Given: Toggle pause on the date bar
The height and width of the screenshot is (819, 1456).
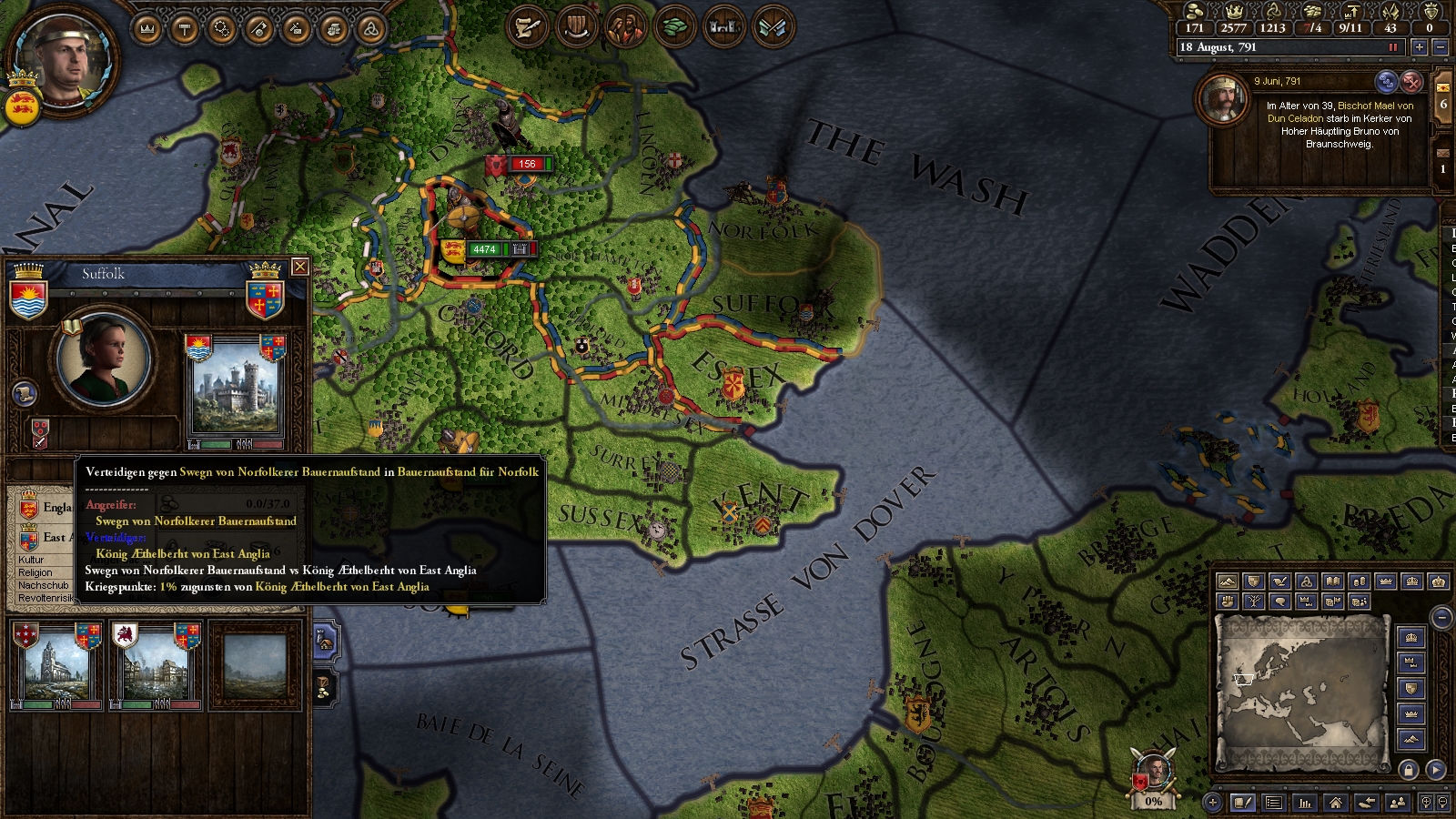Looking at the screenshot, I should [x=1392, y=47].
